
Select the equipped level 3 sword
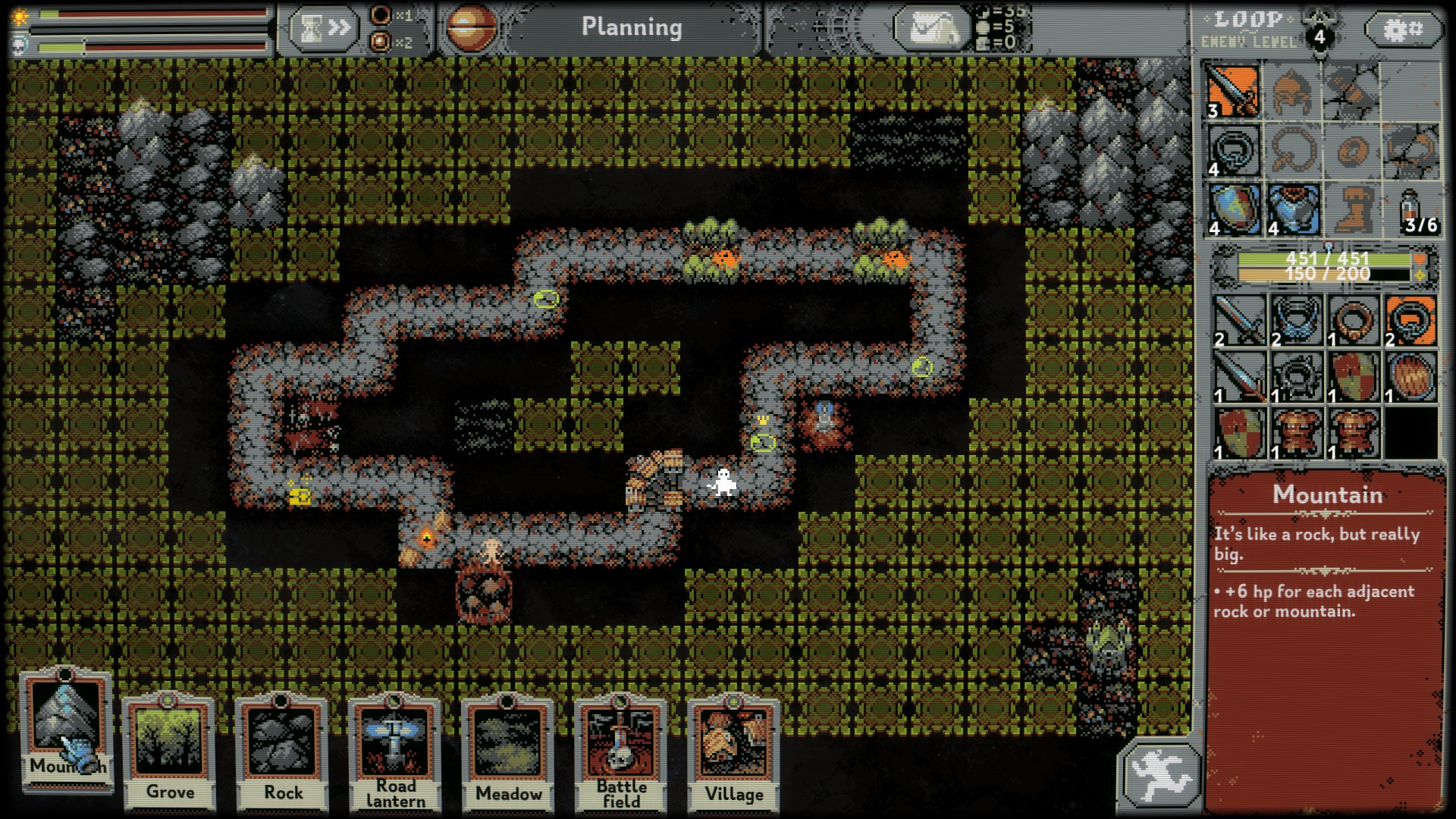tap(1233, 91)
